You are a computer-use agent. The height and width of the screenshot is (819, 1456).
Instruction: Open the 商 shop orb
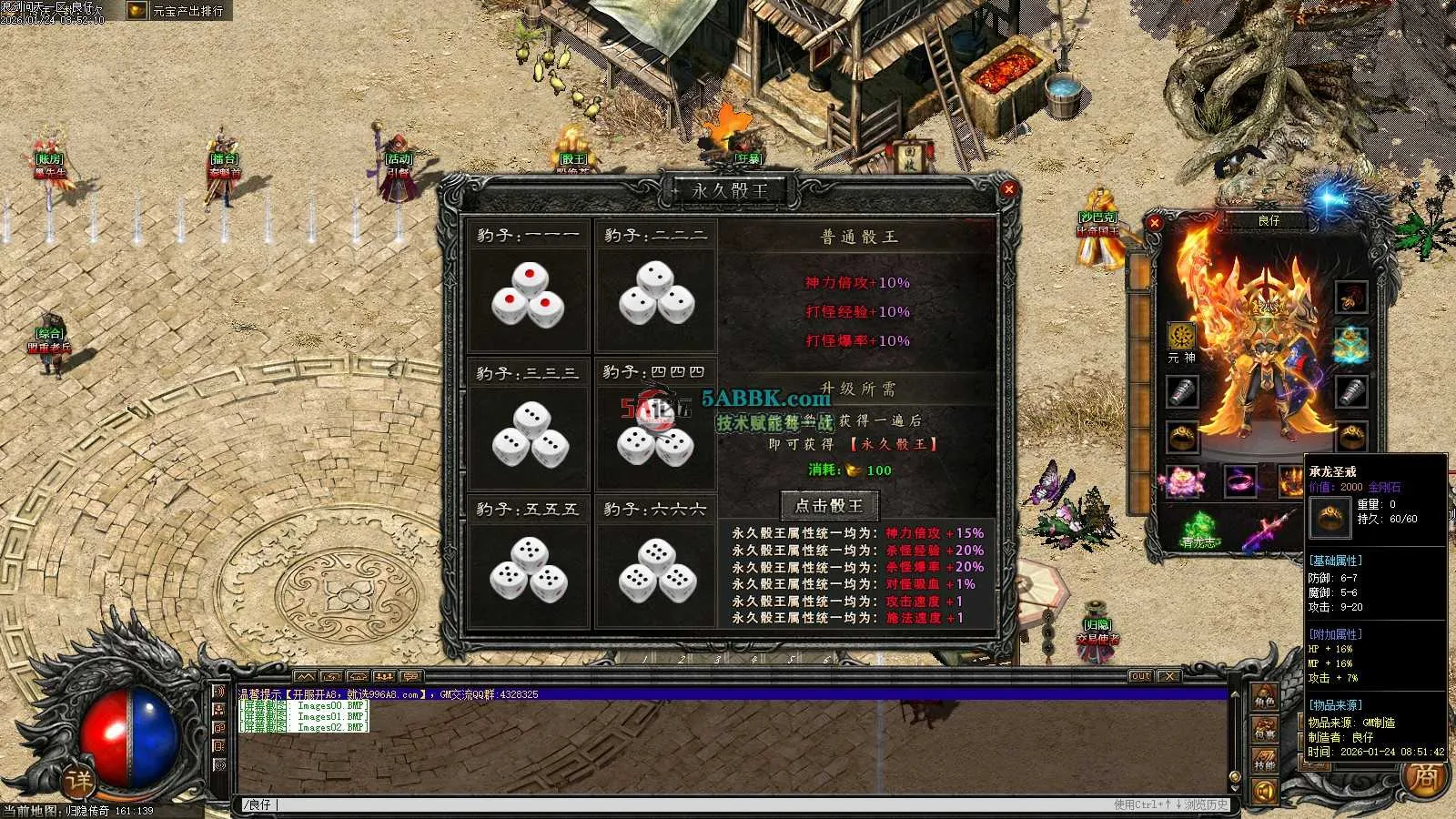tap(1425, 778)
